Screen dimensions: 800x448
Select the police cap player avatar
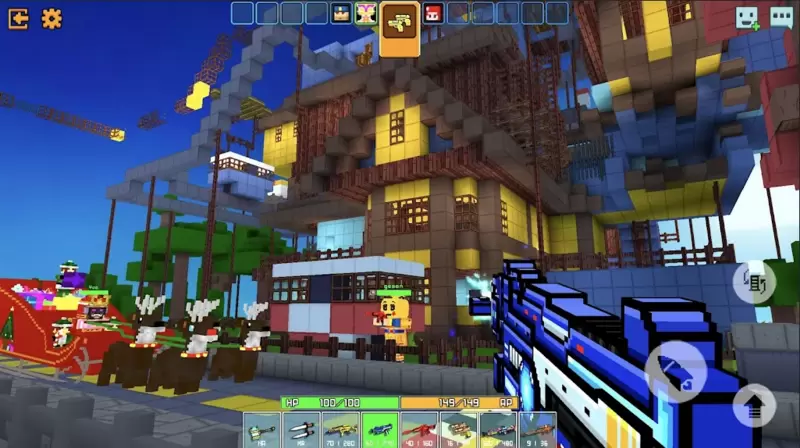340,13
